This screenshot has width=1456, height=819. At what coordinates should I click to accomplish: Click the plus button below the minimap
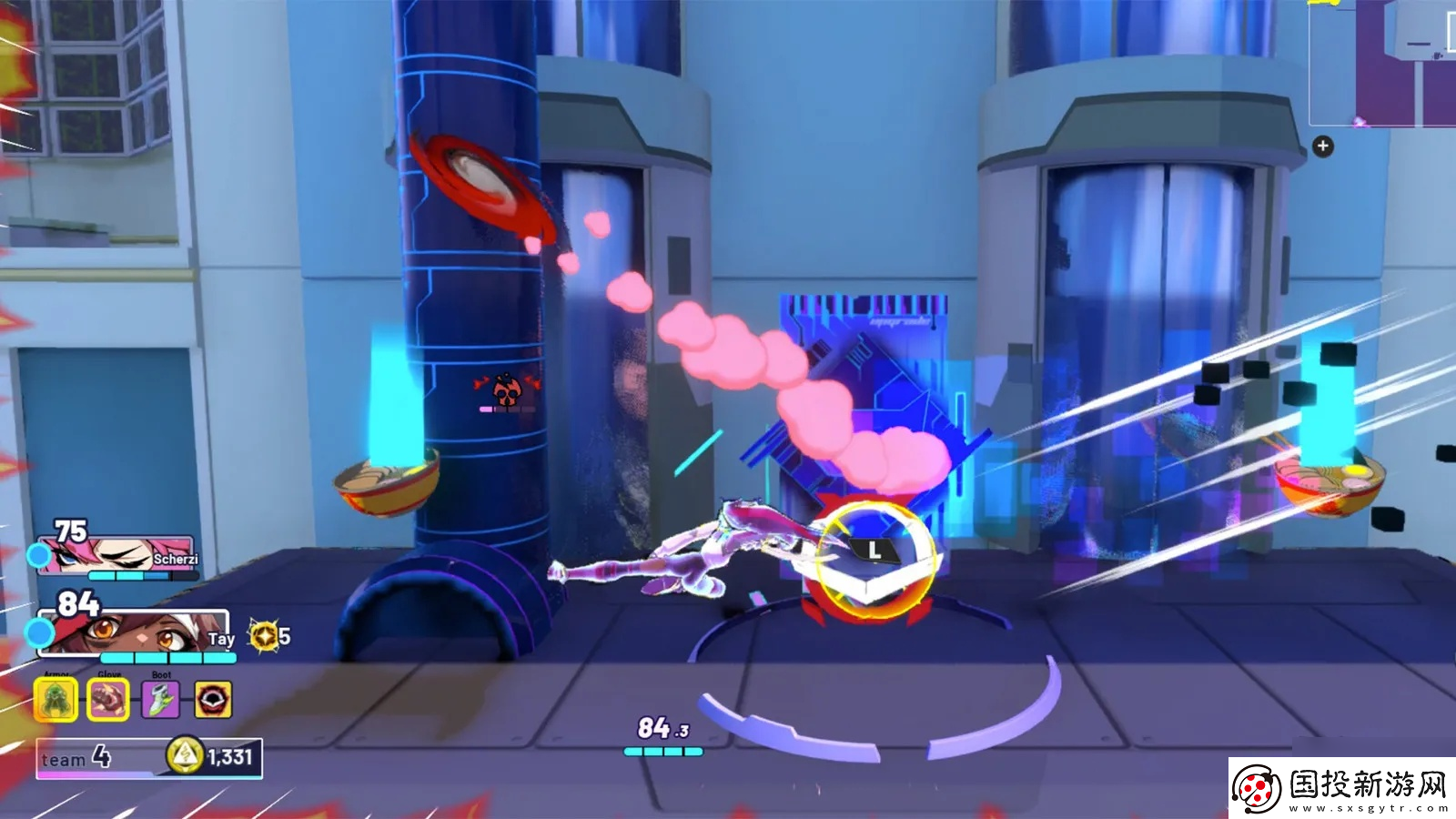pos(1322,146)
